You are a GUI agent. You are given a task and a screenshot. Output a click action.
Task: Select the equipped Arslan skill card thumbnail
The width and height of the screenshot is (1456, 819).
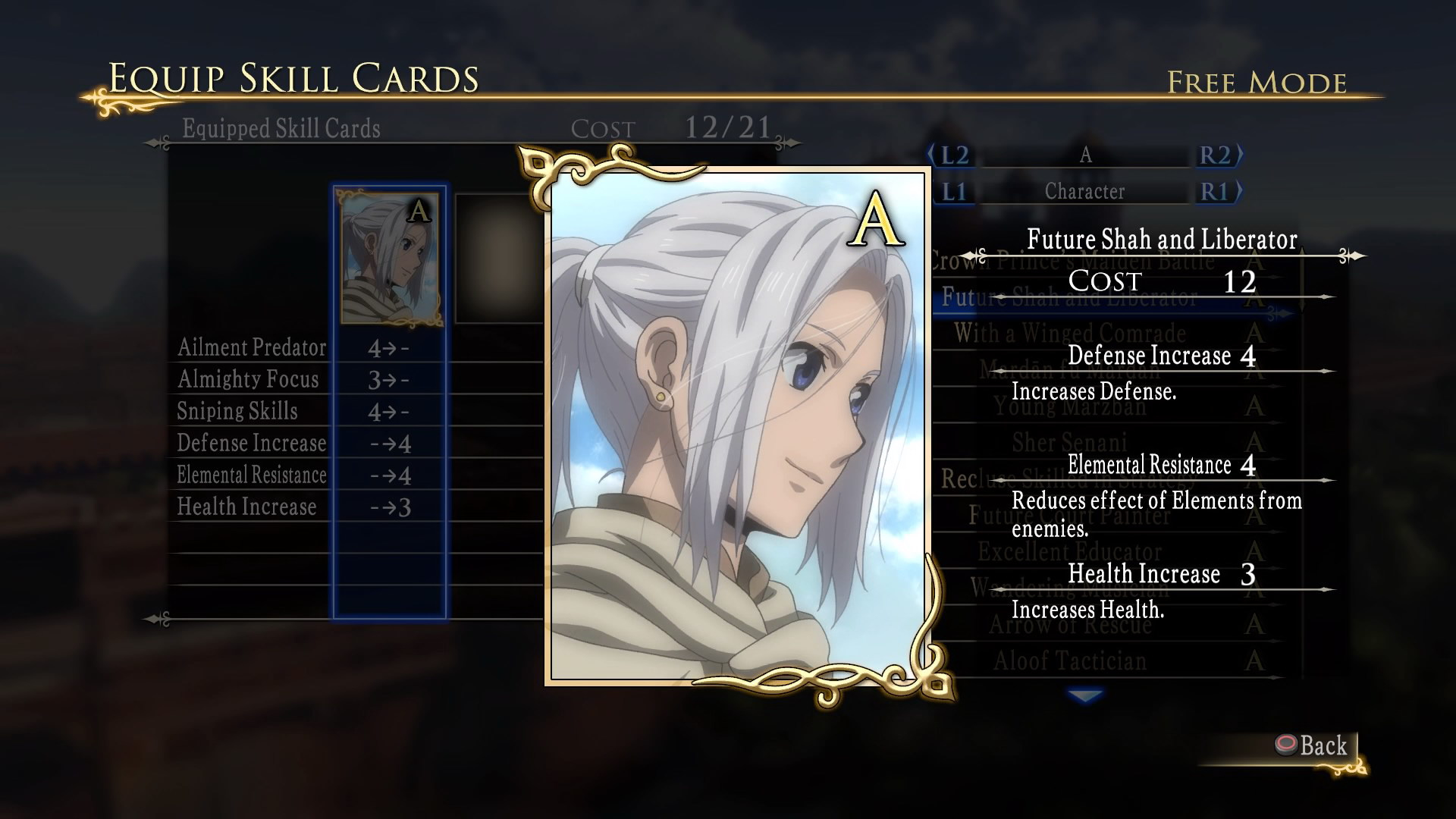click(390, 259)
